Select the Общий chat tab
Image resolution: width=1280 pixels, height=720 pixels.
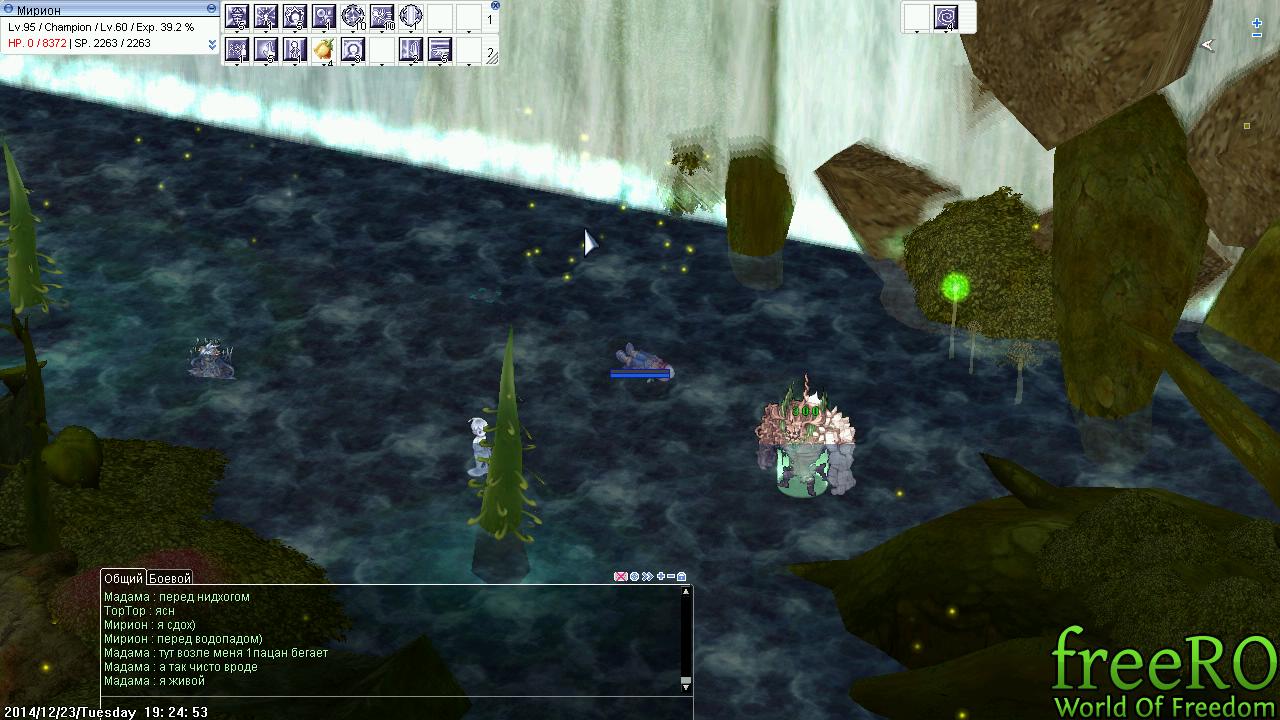click(x=123, y=578)
